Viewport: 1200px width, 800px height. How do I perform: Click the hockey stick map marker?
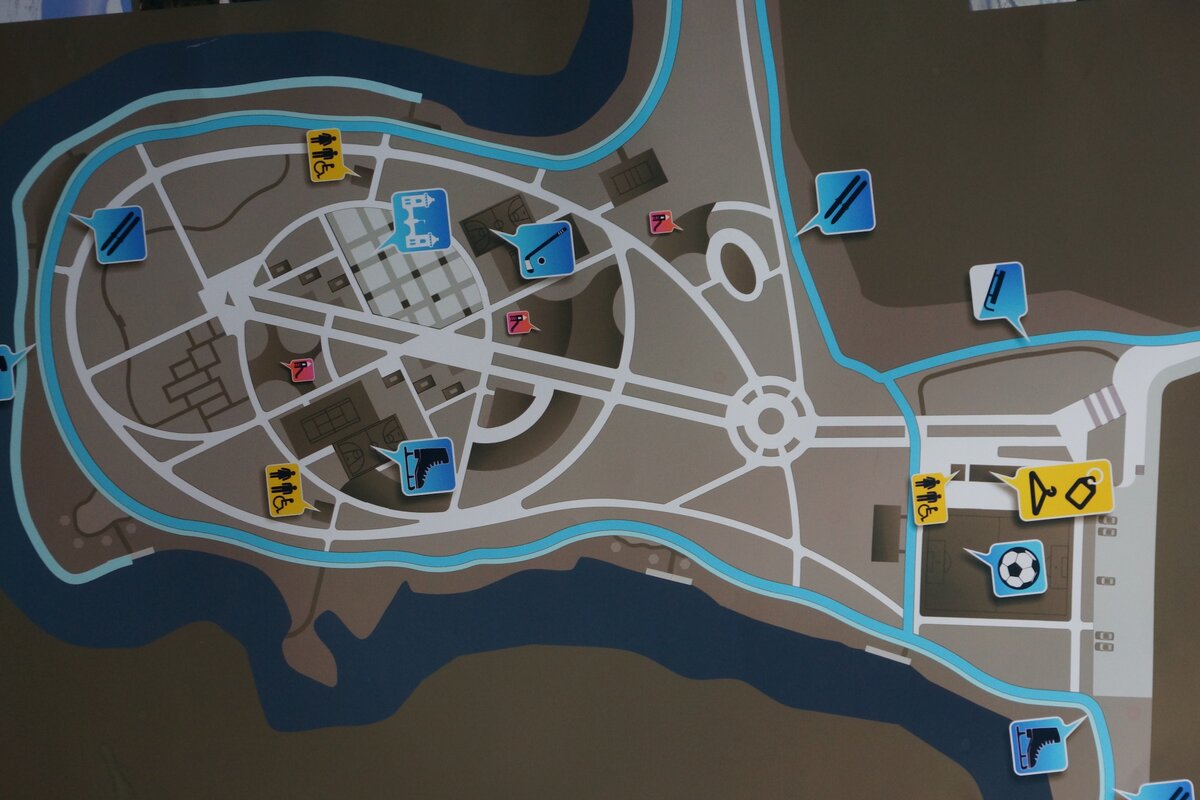545,250
